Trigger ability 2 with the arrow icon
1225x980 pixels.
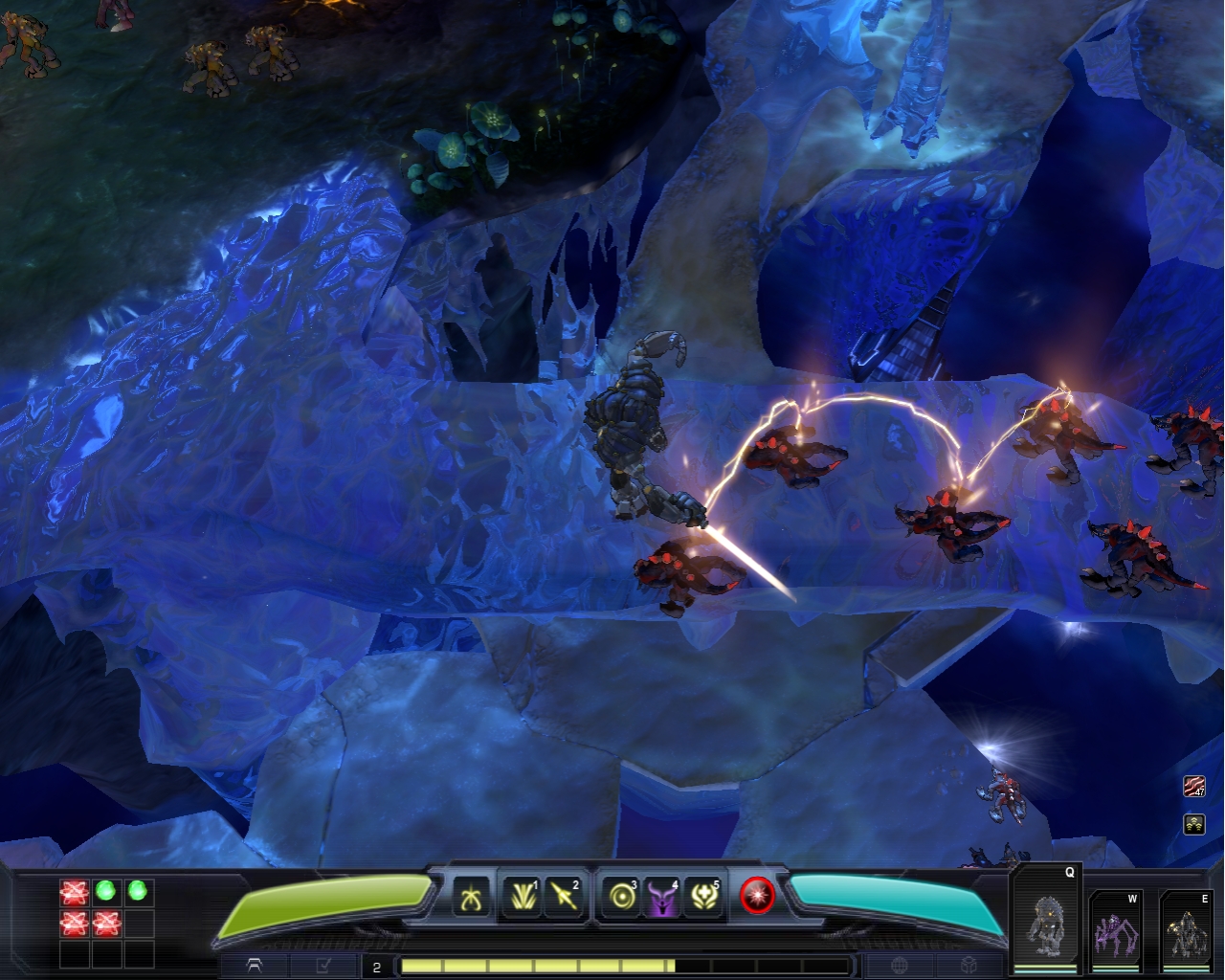click(564, 897)
